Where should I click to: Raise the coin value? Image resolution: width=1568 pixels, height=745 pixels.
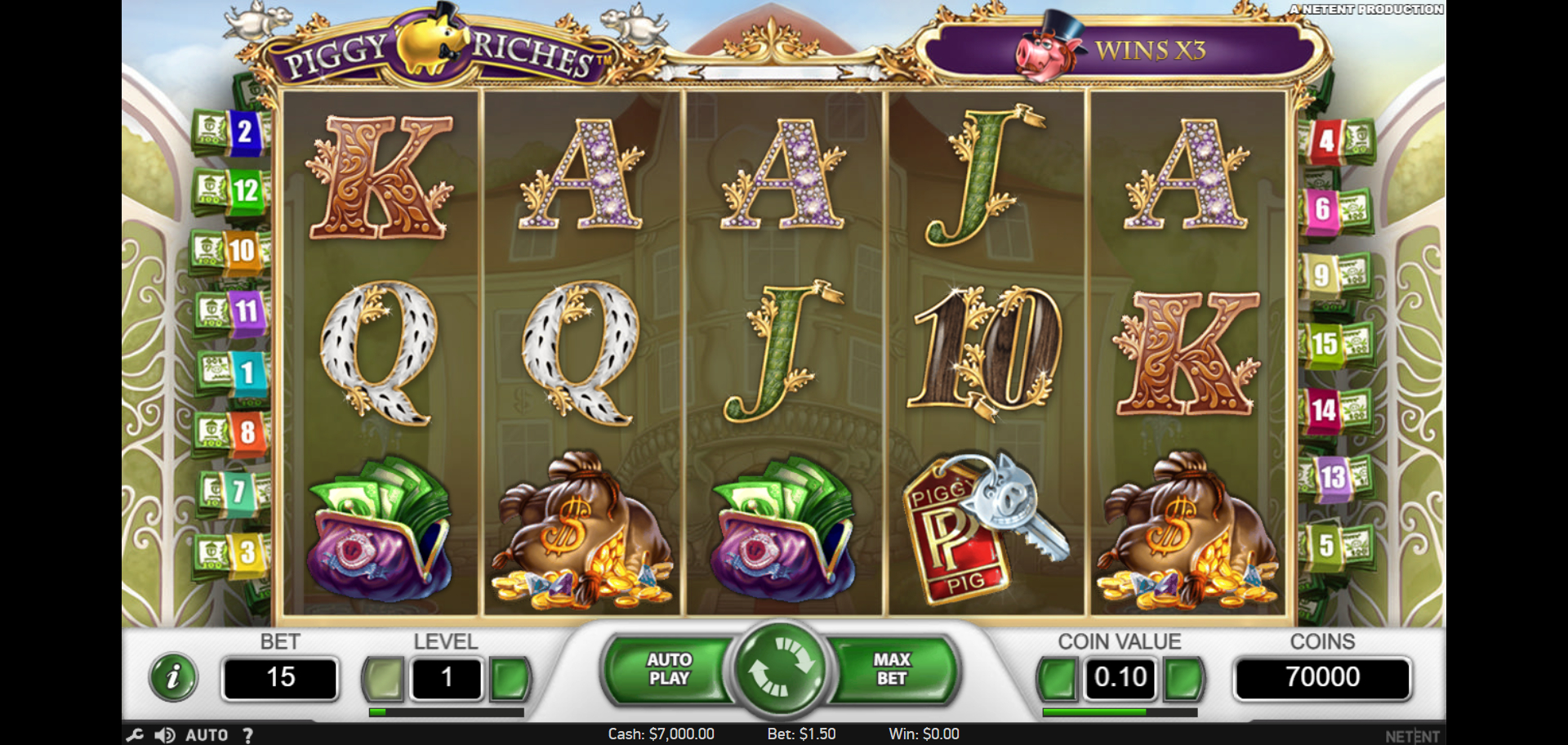tap(1183, 678)
